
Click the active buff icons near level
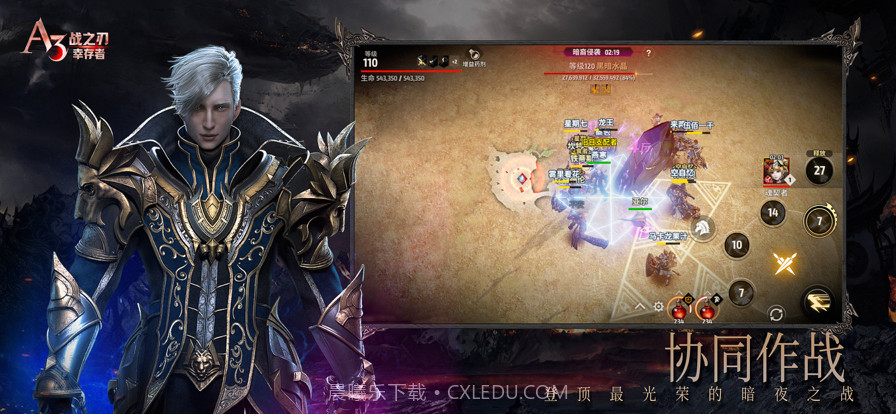(427, 61)
